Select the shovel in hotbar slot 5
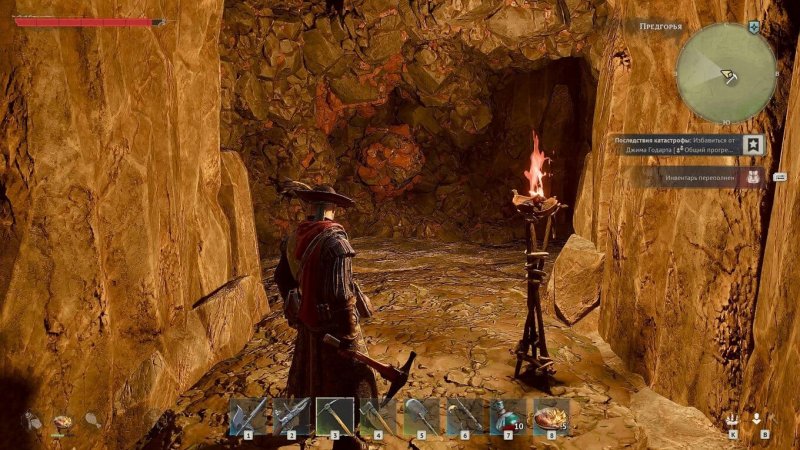 click(422, 416)
